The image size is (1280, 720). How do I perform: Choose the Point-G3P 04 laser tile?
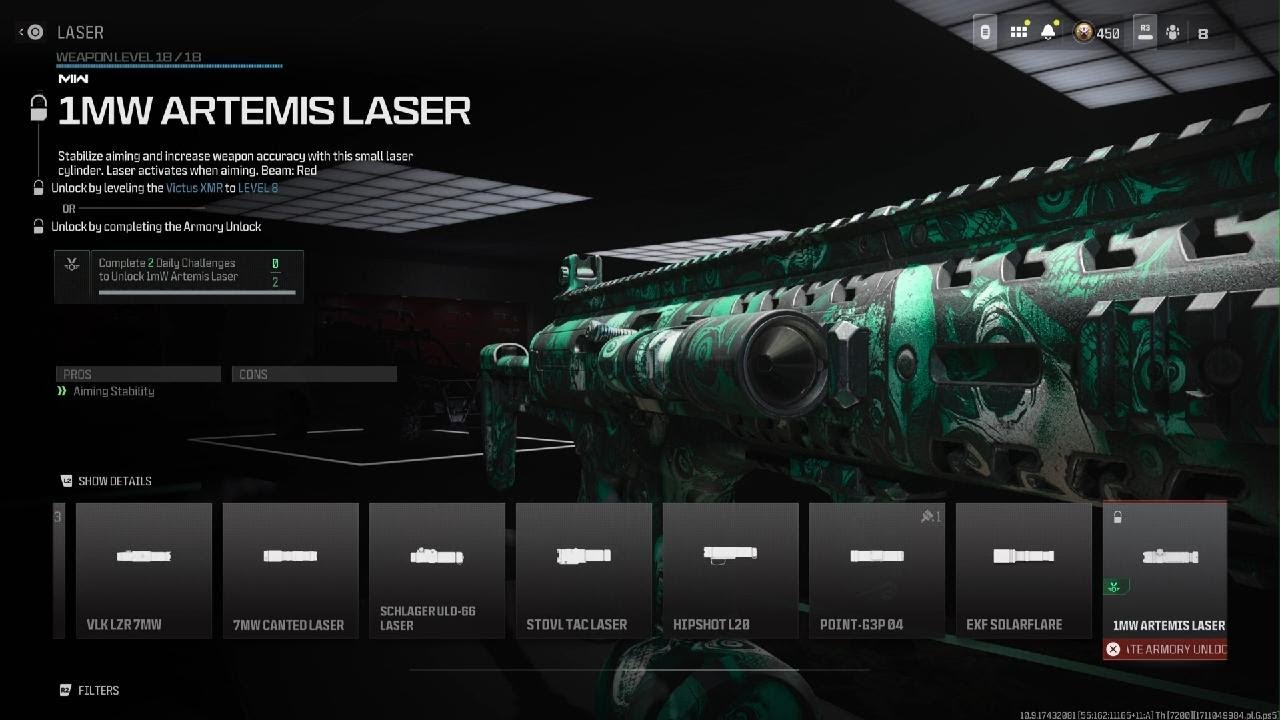pos(877,570)
